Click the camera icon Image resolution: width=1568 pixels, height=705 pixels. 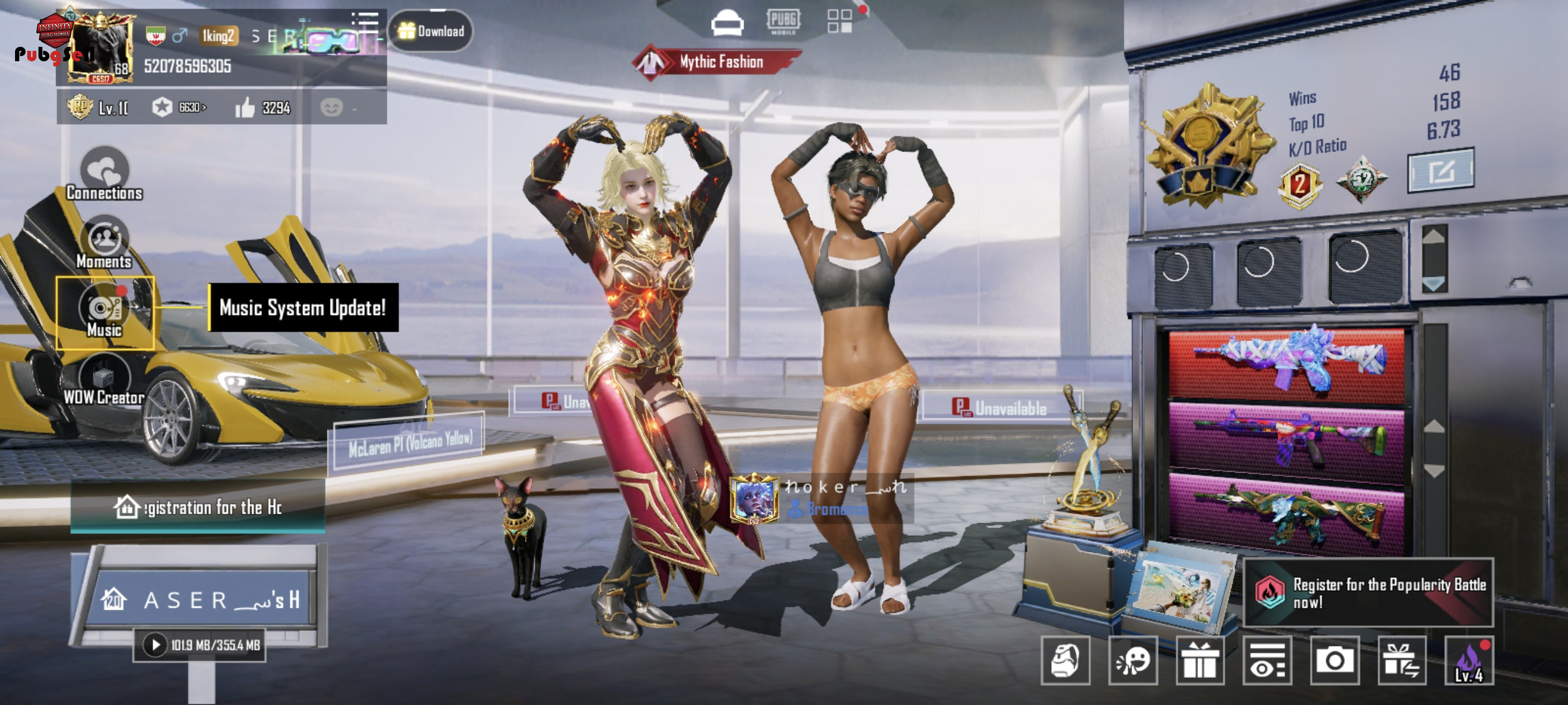pyautogui.click(x=1334, y=661)
